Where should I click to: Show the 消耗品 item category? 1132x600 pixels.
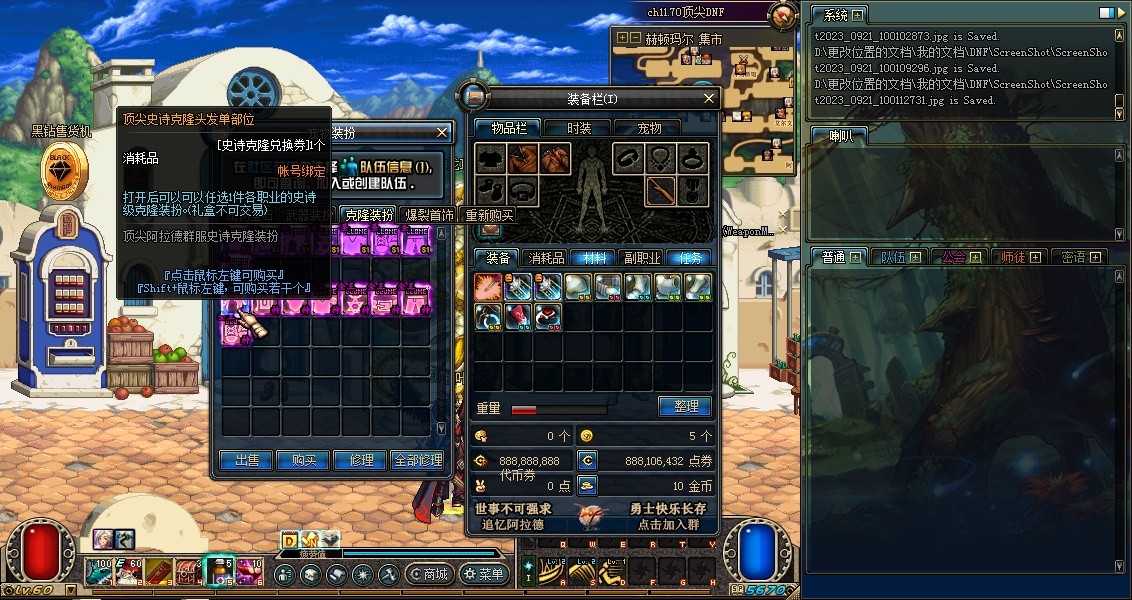pos(546,258)
